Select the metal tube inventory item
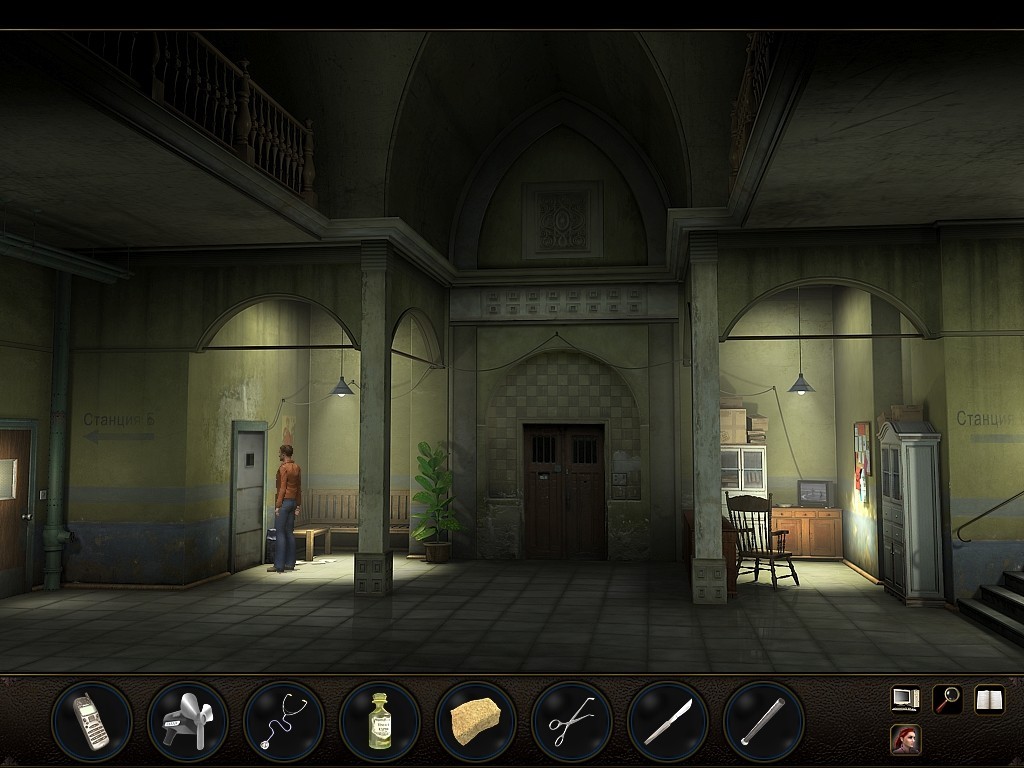The image size is (1024, 768). (763, 721)
